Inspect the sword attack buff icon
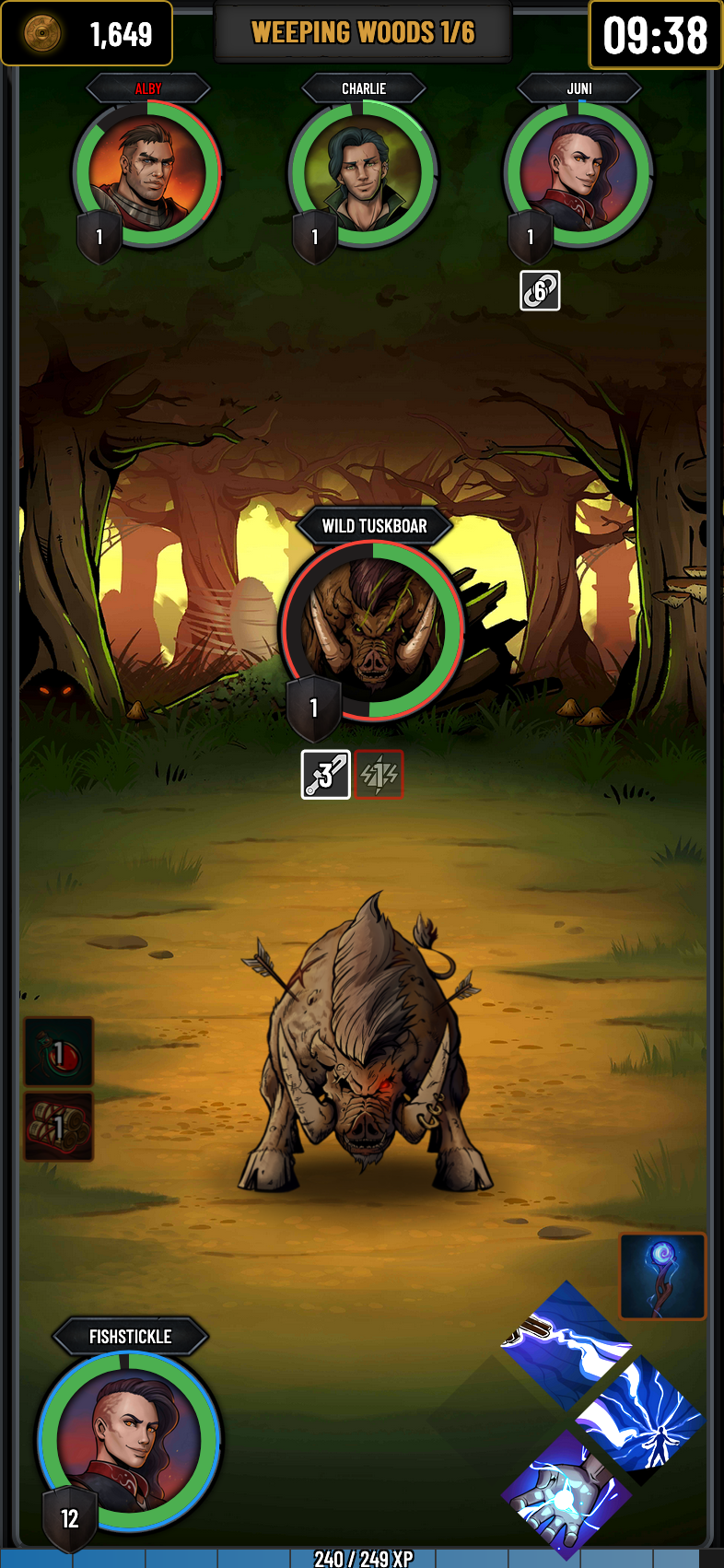 (326, 775)
